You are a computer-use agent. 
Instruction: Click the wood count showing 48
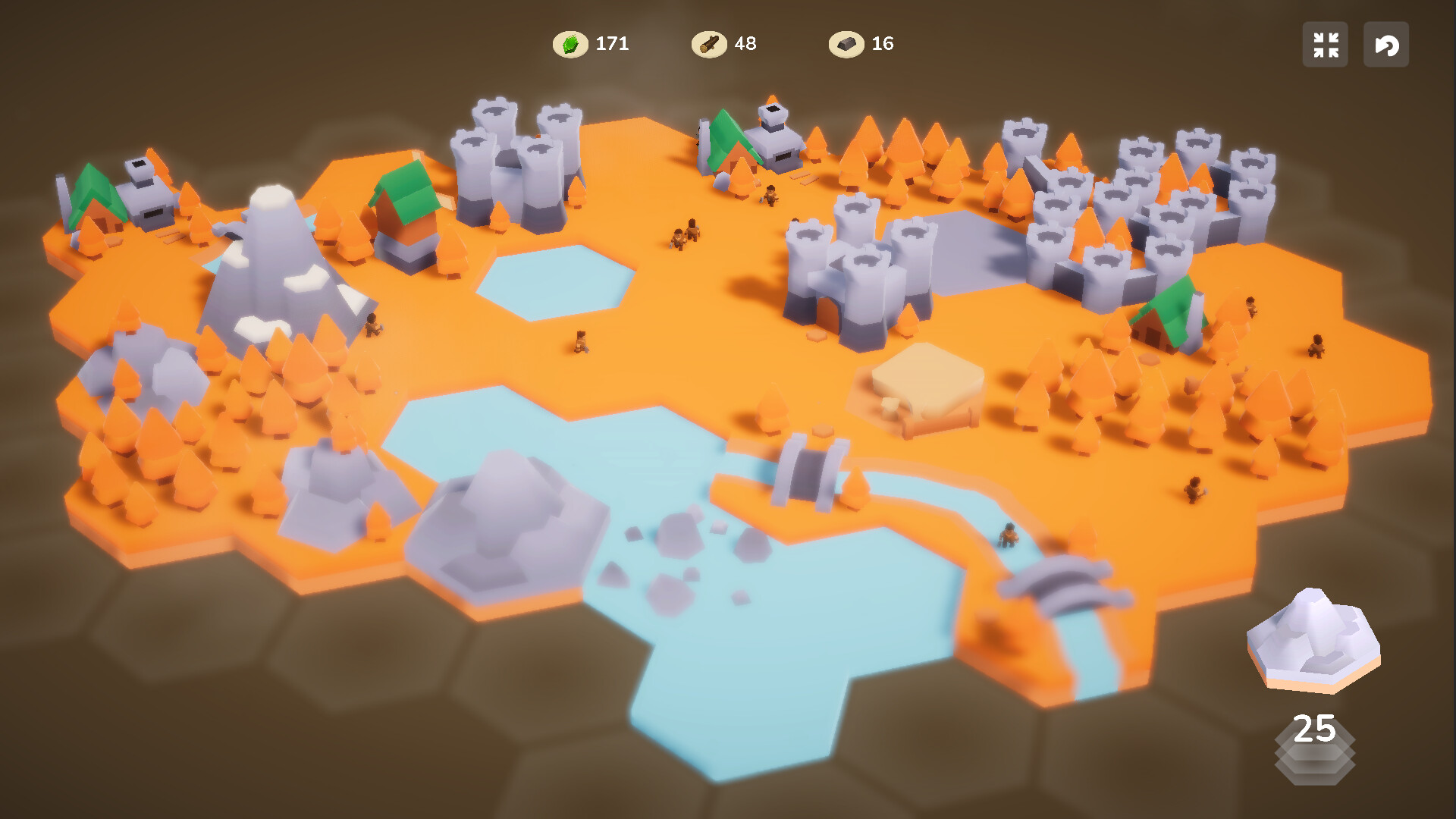[x=745, y=43]
